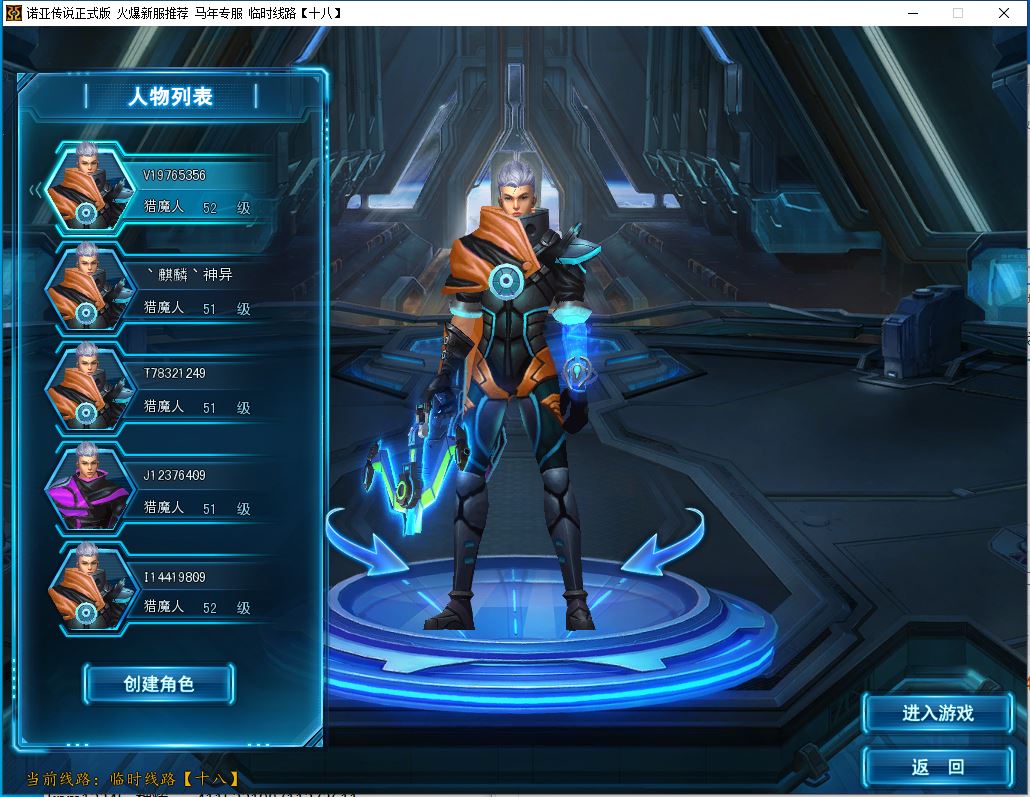Click the 创建角色 create character button
1030x797 pixels.
point(159,684)
